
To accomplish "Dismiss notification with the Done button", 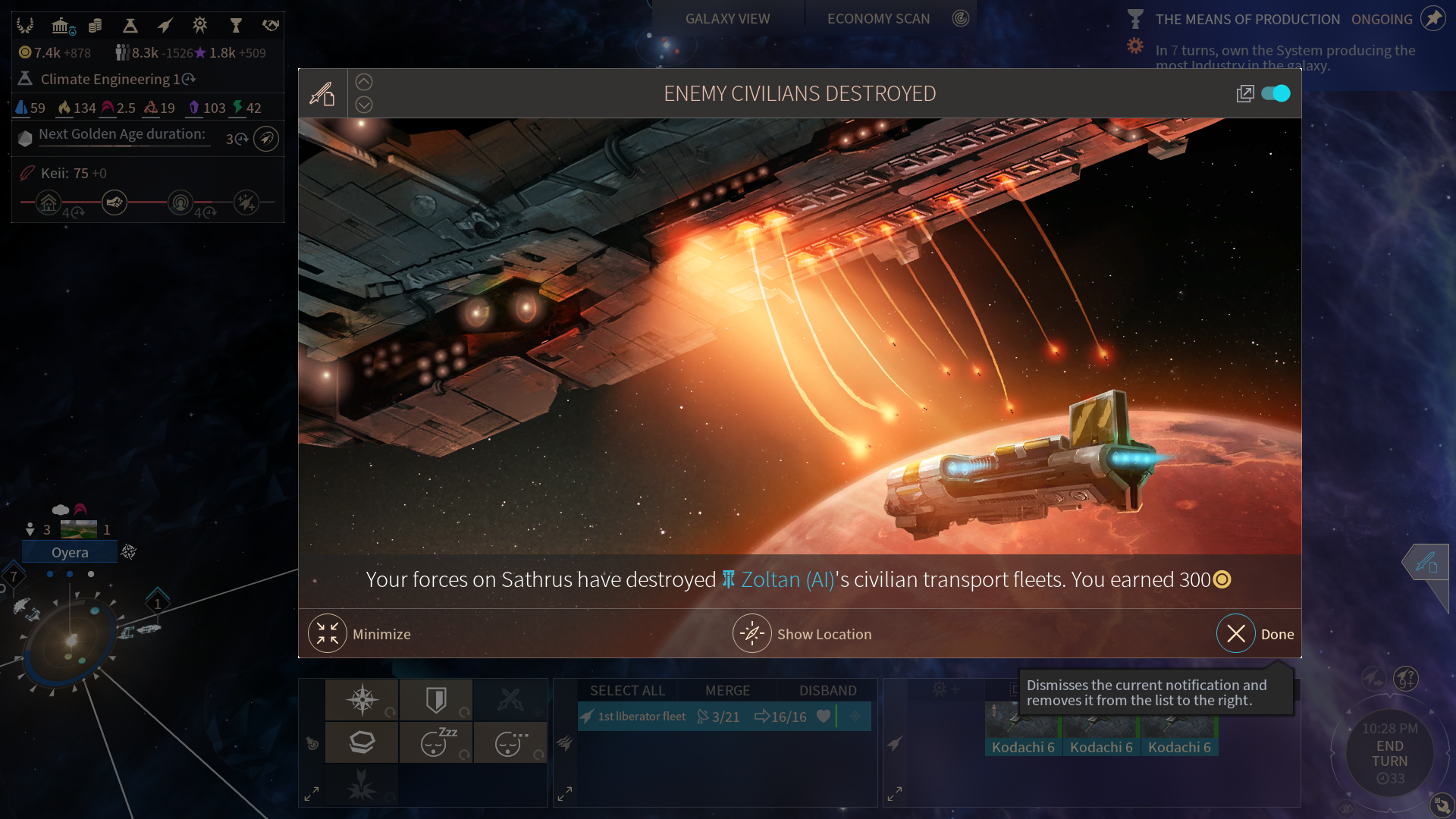I will click(x=1236, y=634).
